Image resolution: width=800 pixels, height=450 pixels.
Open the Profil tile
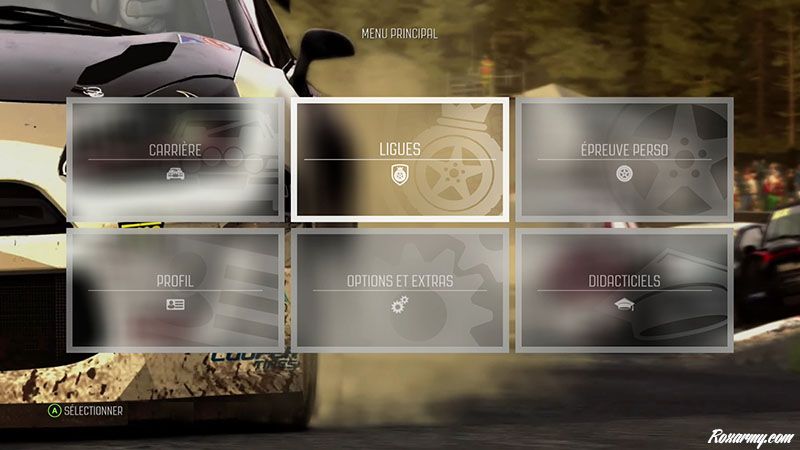click(x=175, y=290)
